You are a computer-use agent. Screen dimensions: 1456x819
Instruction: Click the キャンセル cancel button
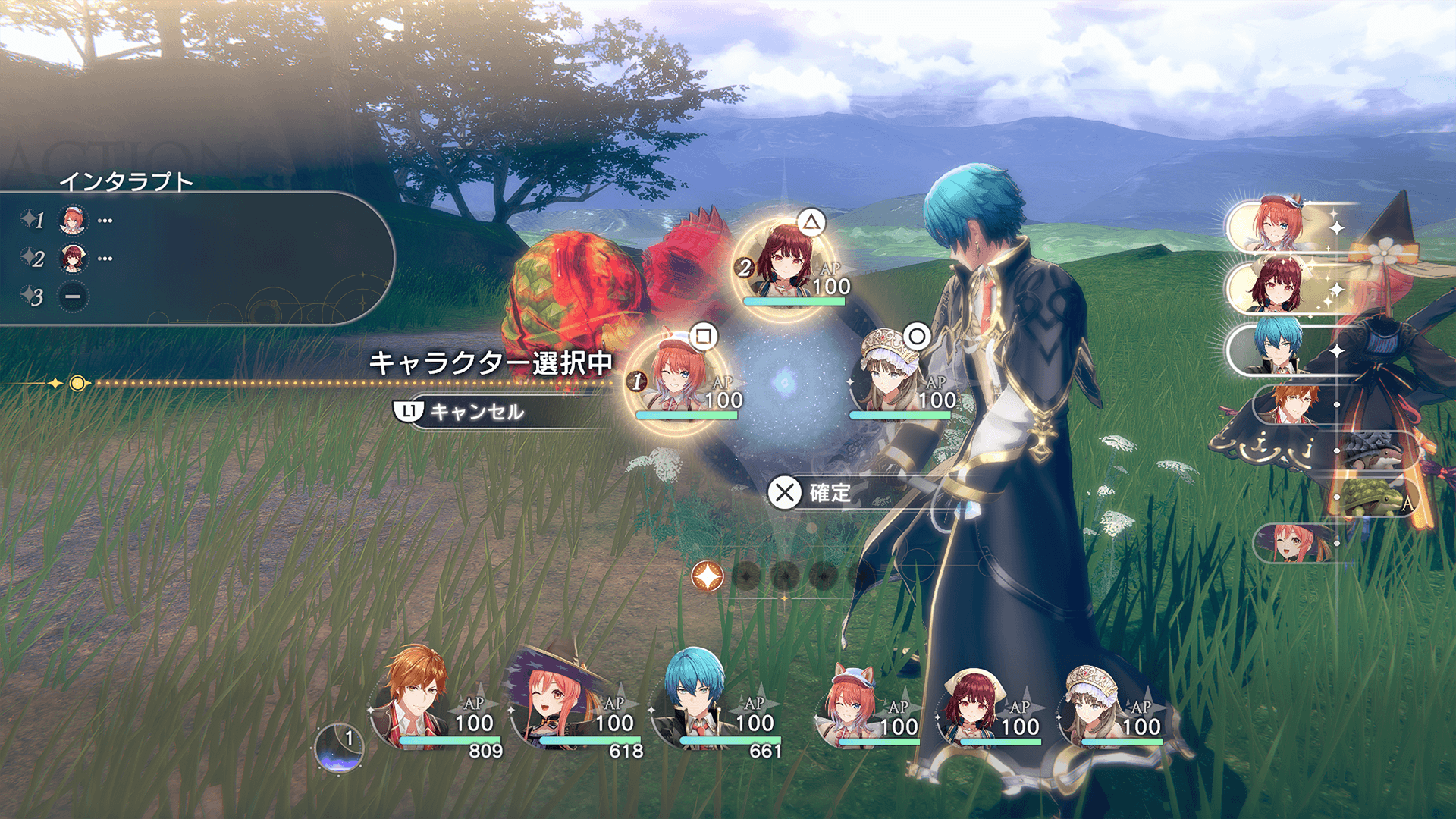(x=476, y=412)
